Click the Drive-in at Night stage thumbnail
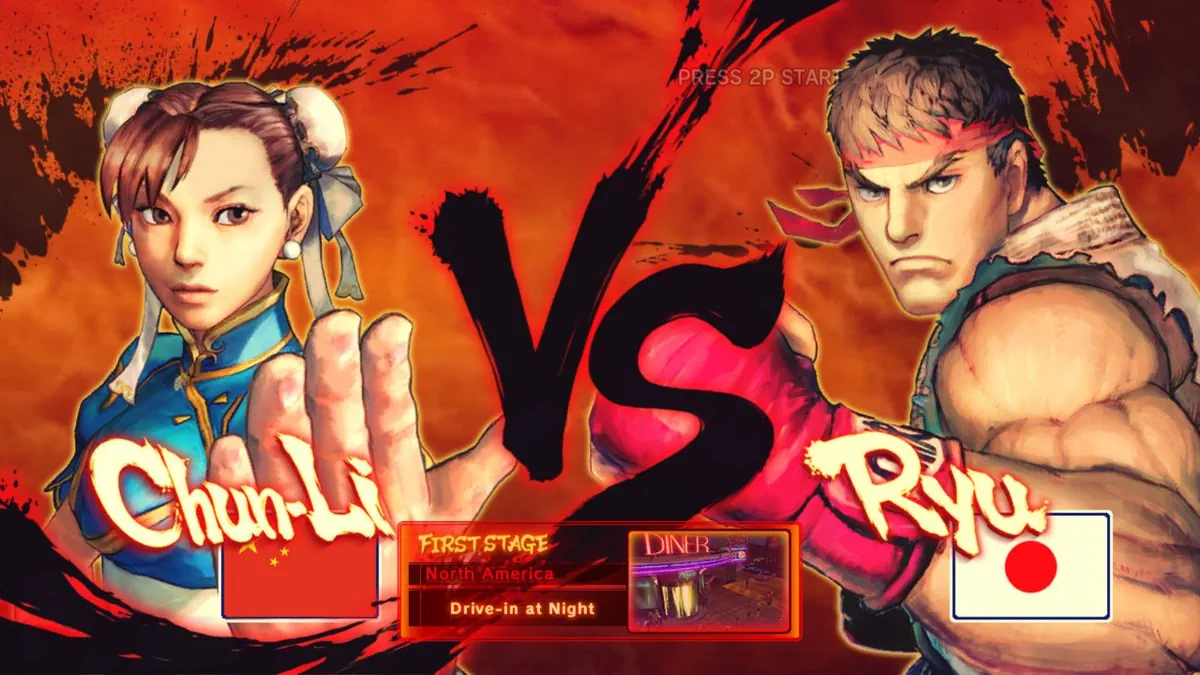Screen dimensions: 1200x675 (709, 581)
